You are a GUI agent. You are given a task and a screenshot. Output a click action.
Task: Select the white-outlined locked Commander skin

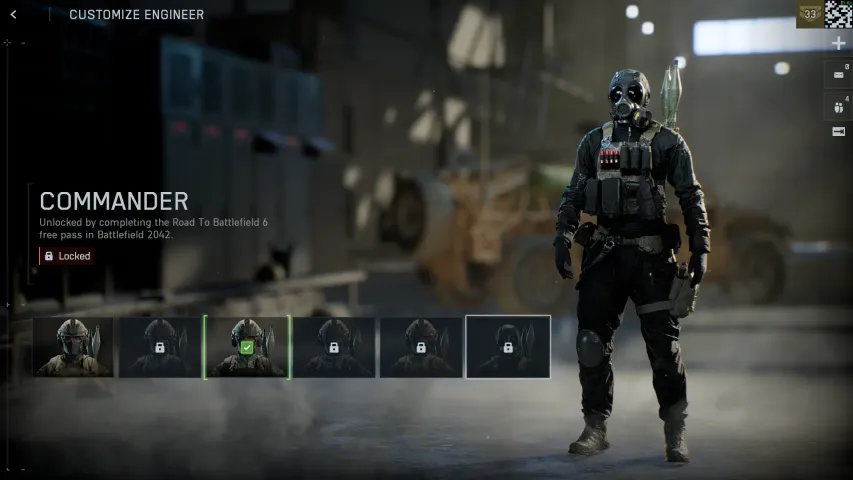pos(508,347)
